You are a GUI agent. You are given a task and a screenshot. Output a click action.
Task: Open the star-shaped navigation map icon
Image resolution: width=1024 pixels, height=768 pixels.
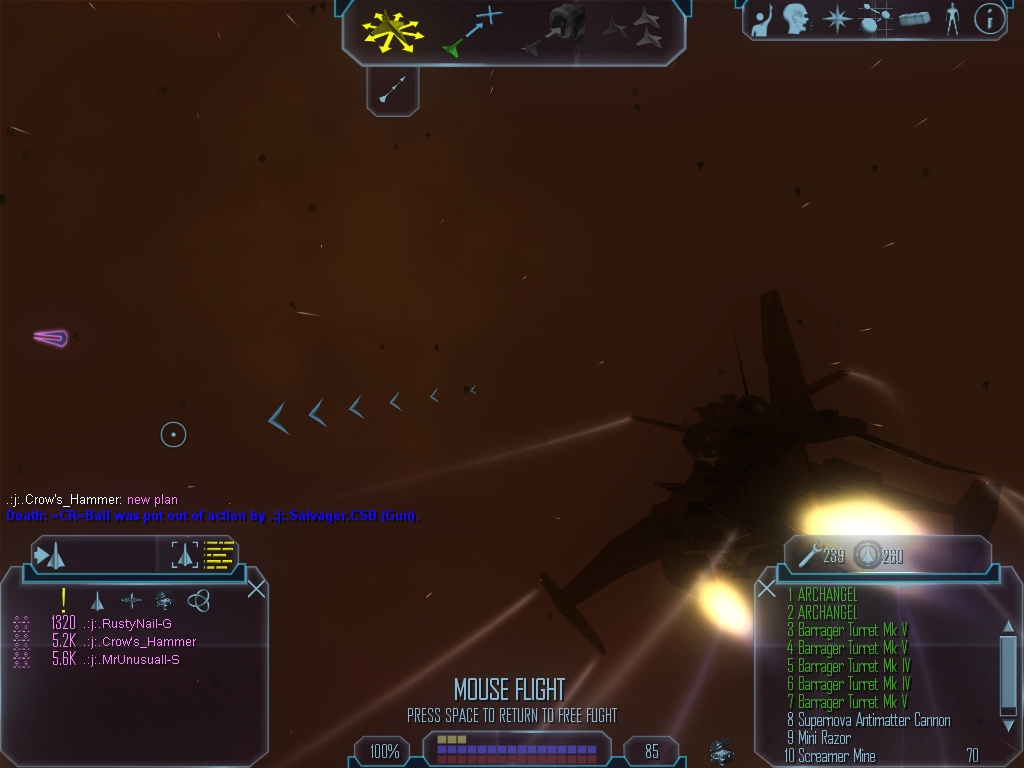pyautogui.click(x=836, y=19)
